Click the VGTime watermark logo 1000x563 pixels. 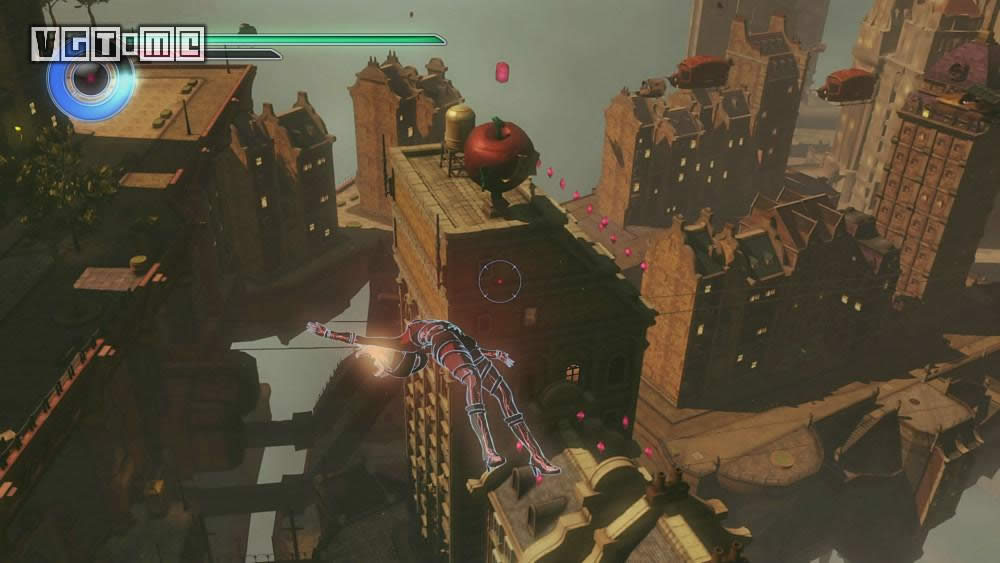(118, 44)
